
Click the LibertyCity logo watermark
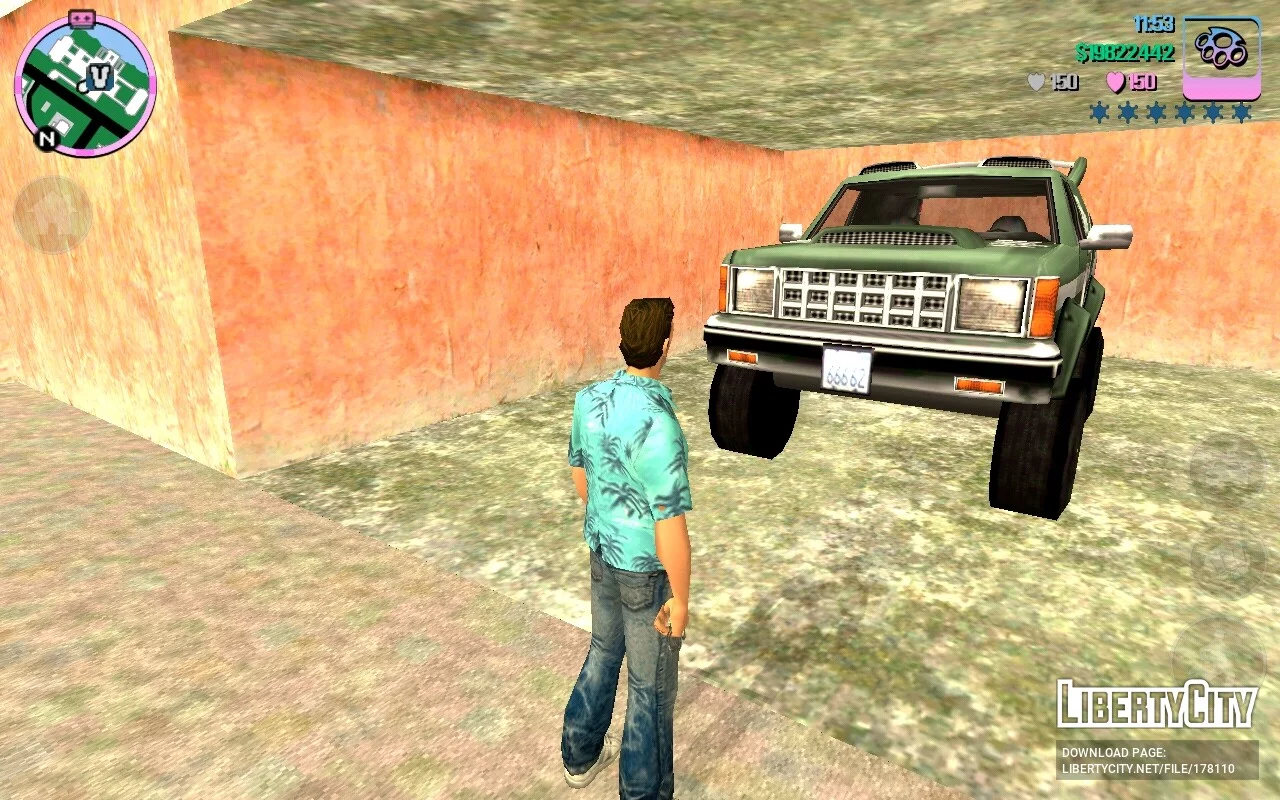coord(1156,706)
